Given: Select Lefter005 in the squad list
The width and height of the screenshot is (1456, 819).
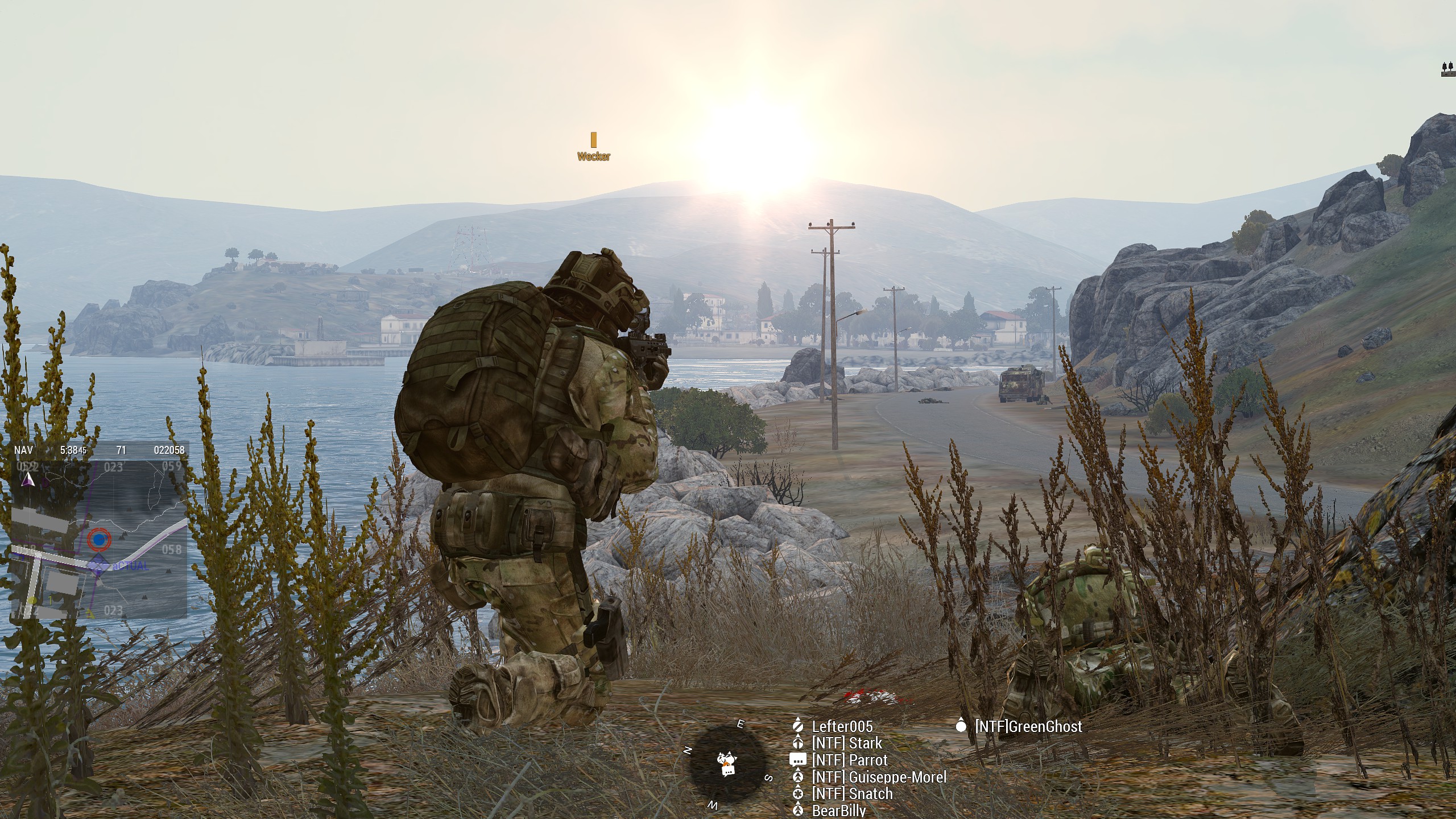Looking at the screenshot, I should [841, 726].
